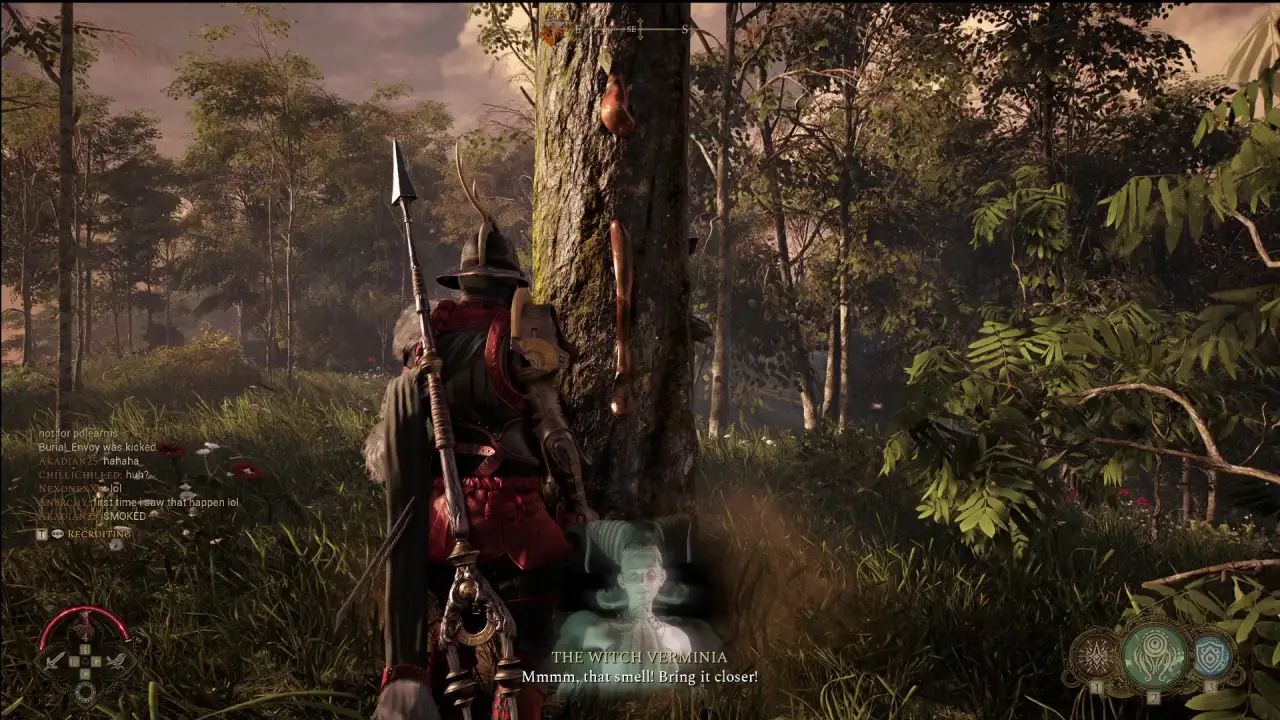The height and width of the screenshot is (720, 1280).
Task: Select the bird icon on the quick wheel
Action: [x=117, y=660]
